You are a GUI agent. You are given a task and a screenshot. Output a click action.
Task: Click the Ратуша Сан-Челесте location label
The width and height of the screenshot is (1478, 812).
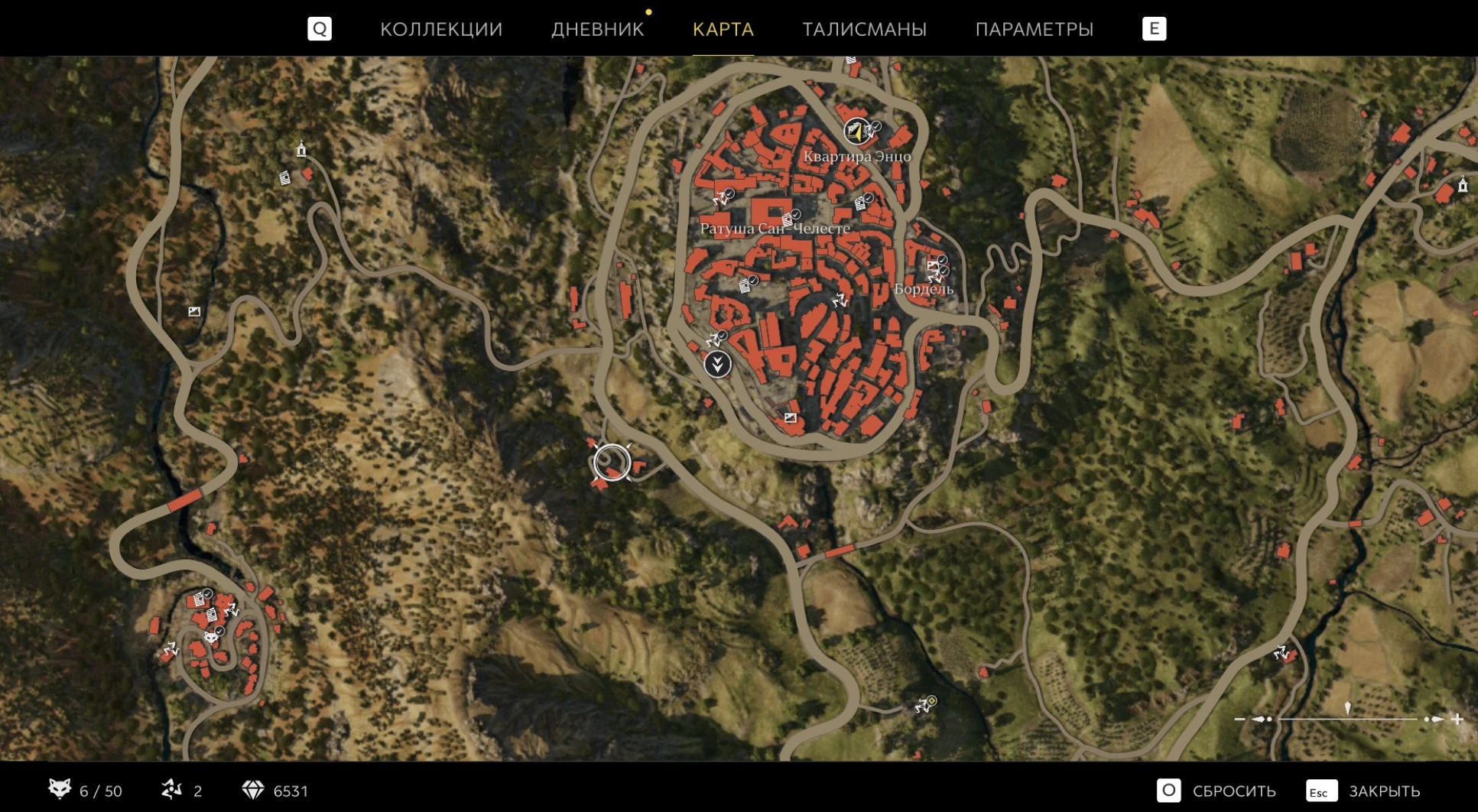775,229
